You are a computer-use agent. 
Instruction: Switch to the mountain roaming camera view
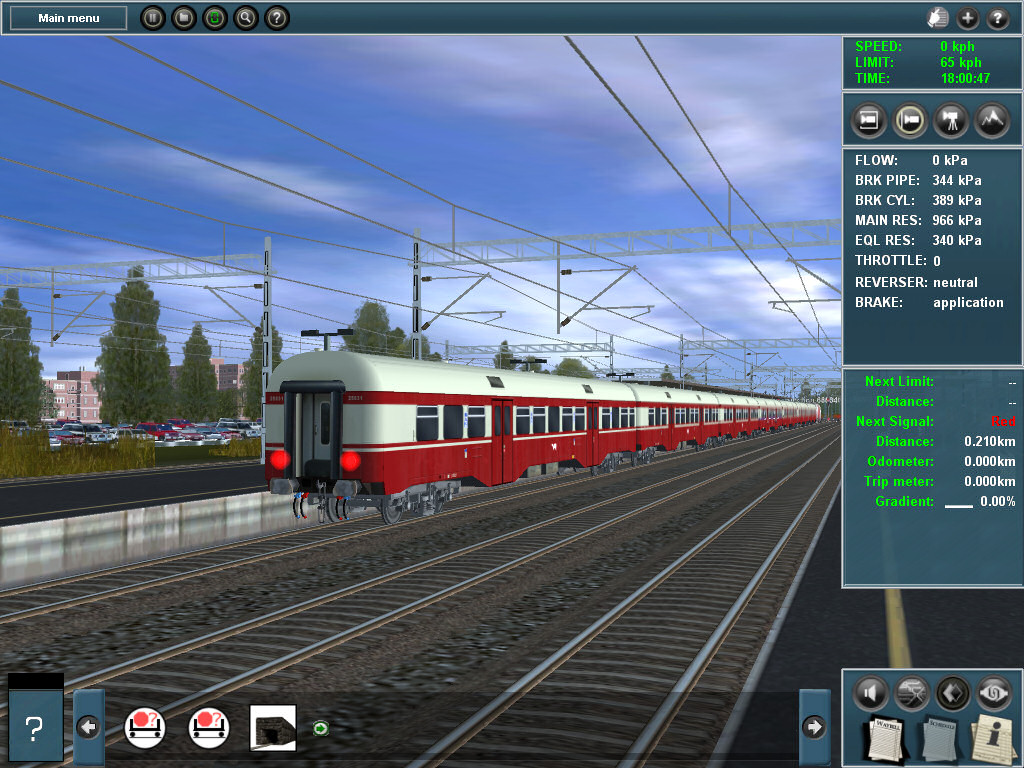991,120
